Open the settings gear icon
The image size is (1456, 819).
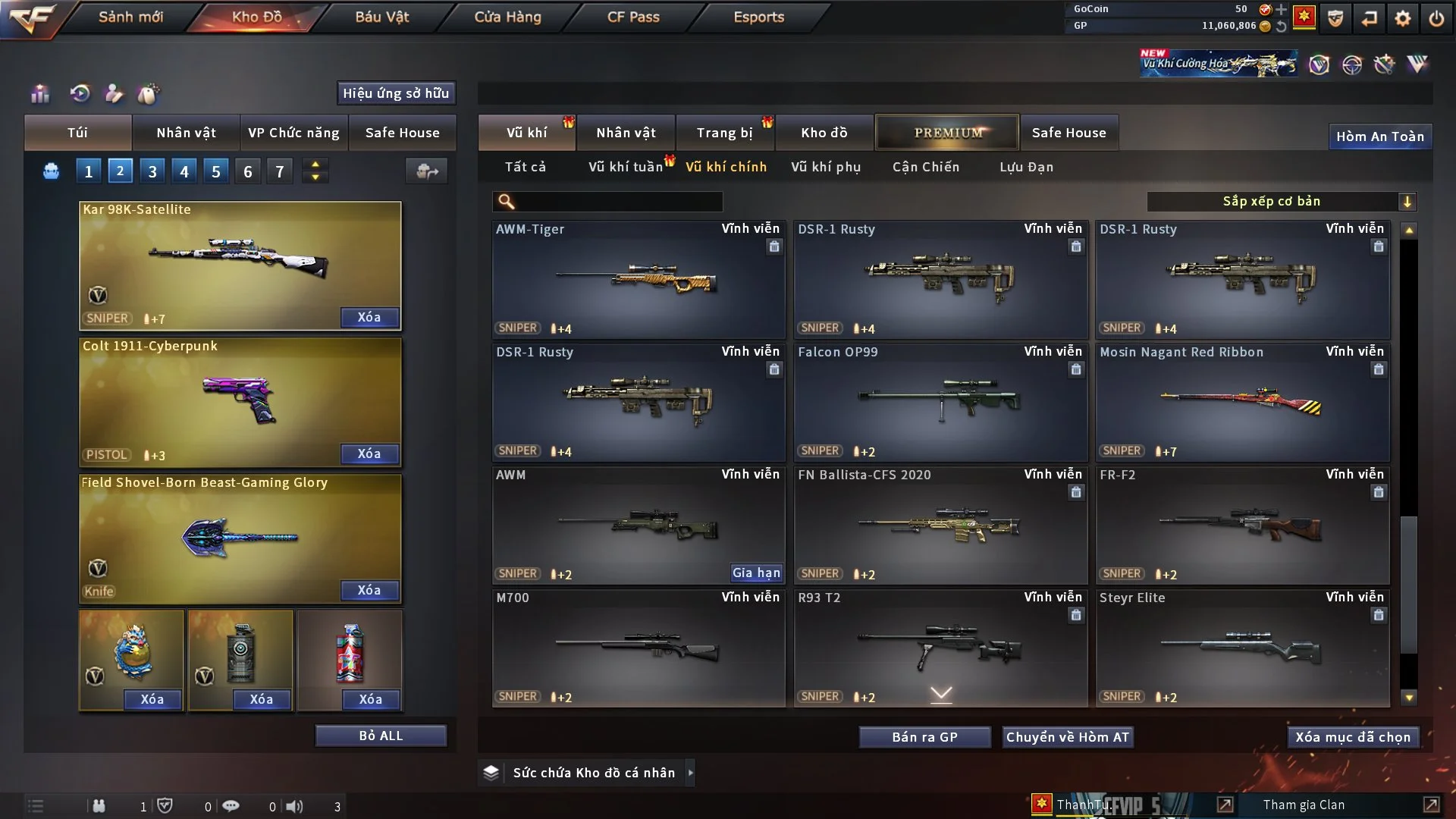point(1402,18)
